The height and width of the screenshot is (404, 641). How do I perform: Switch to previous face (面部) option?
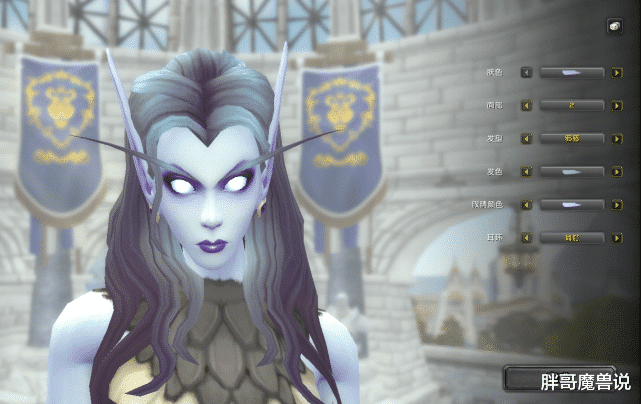(x=526, y=105)
